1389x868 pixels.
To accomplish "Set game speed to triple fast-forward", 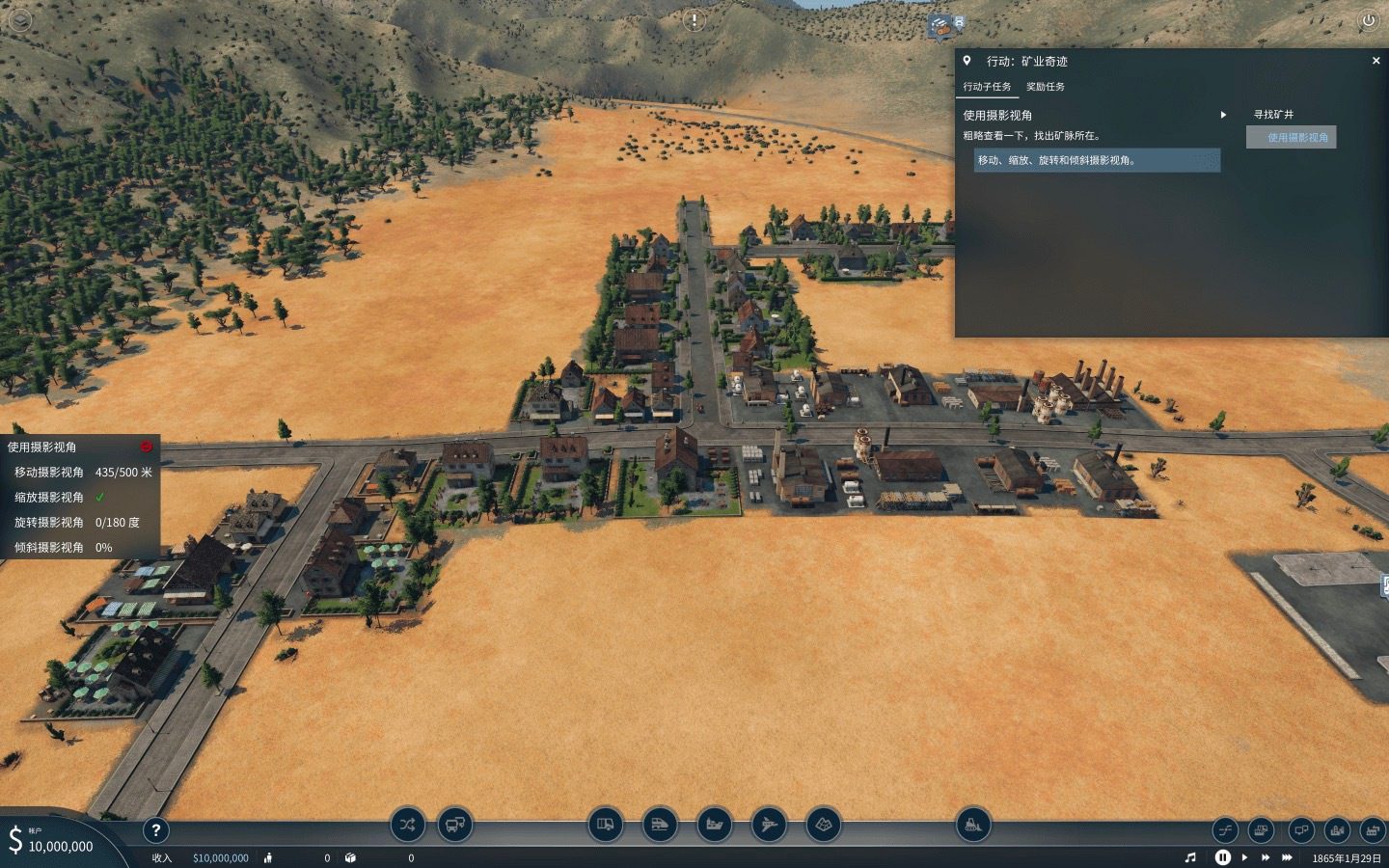I will click(x=1287, y=857).
